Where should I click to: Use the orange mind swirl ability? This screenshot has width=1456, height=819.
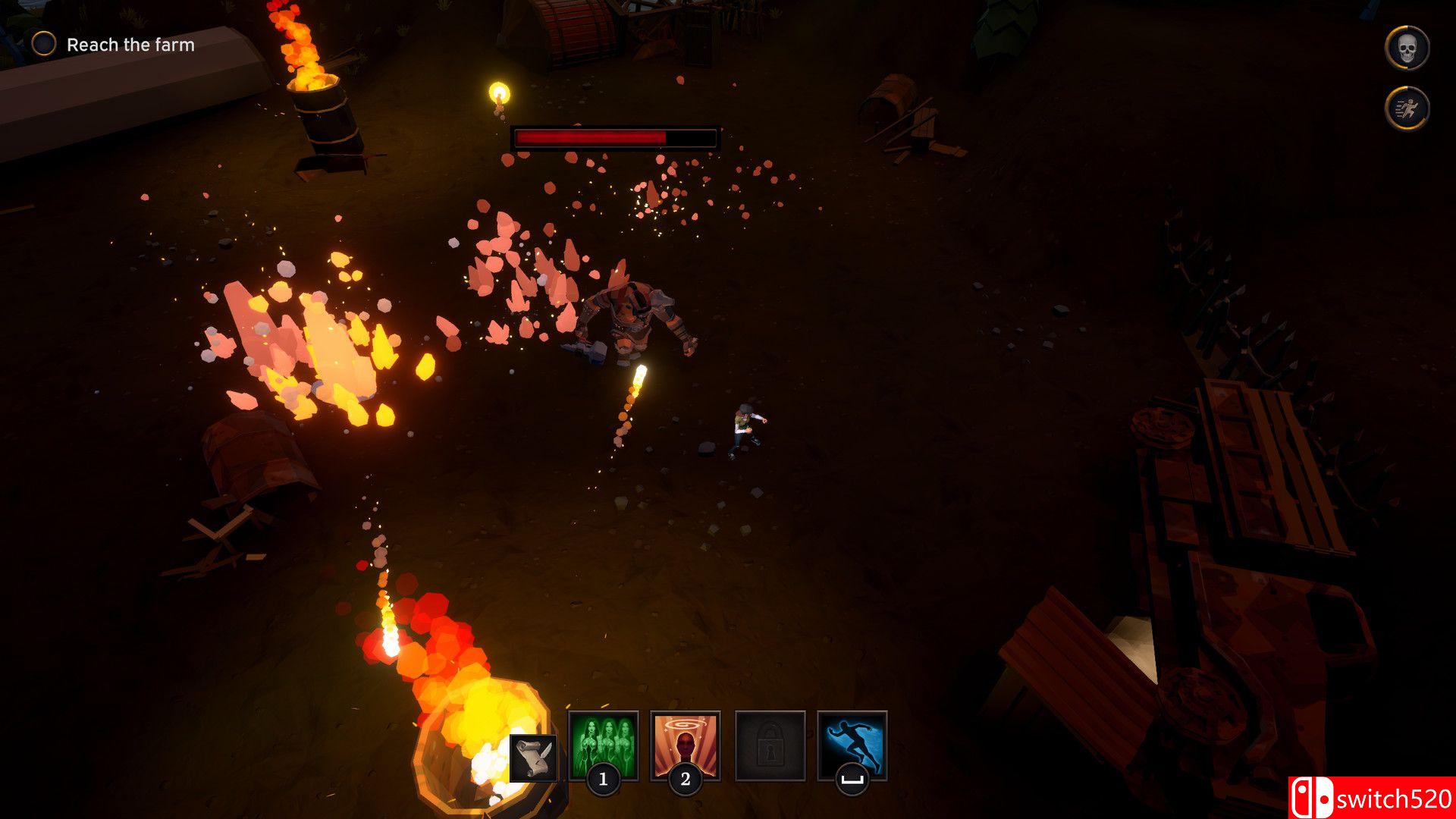685,745
